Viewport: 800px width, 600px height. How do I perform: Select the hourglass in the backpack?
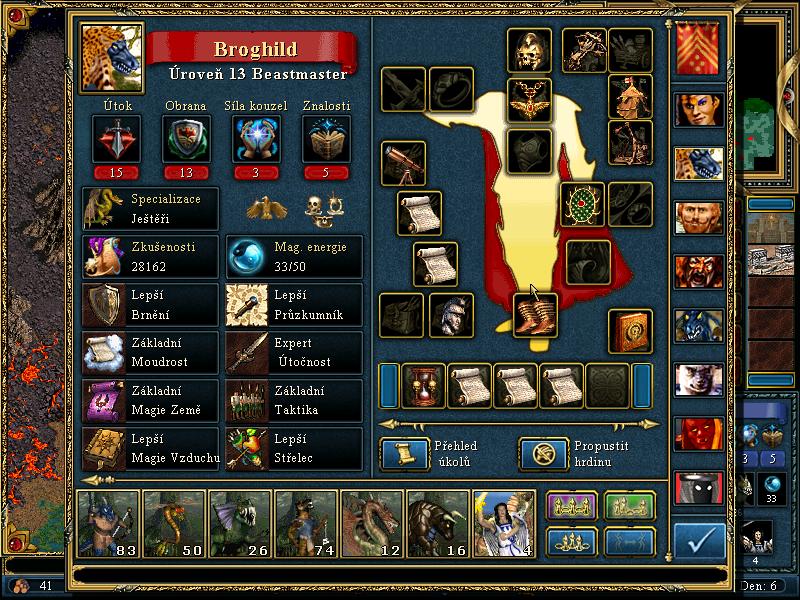(x=423, y=385)
